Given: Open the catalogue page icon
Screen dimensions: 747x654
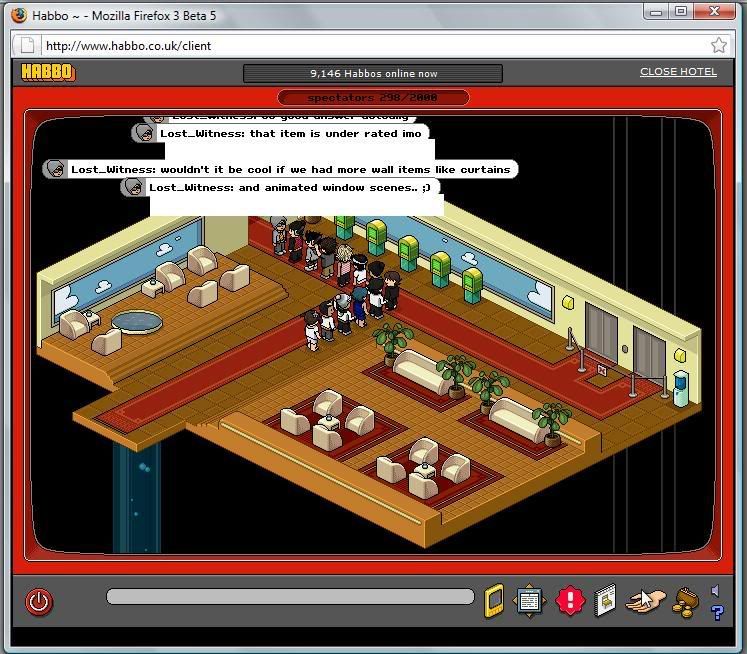Looking at the screenshot, I should click(604, 601).
